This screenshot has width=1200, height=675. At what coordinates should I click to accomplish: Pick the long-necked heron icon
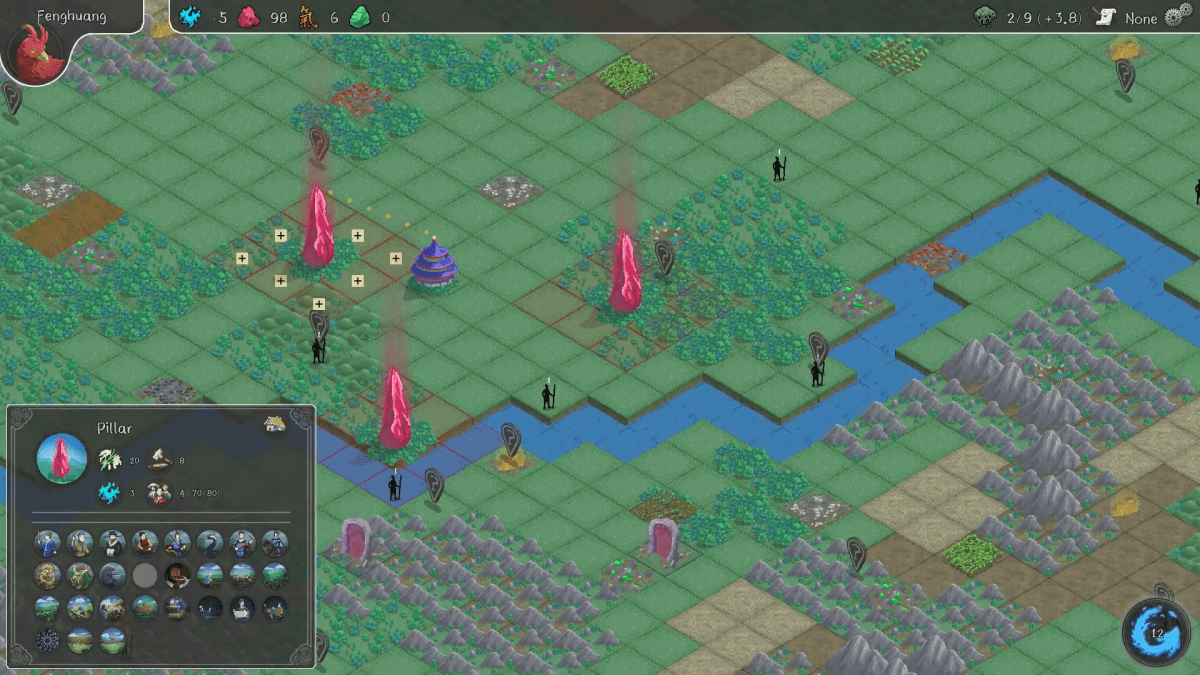210,543
